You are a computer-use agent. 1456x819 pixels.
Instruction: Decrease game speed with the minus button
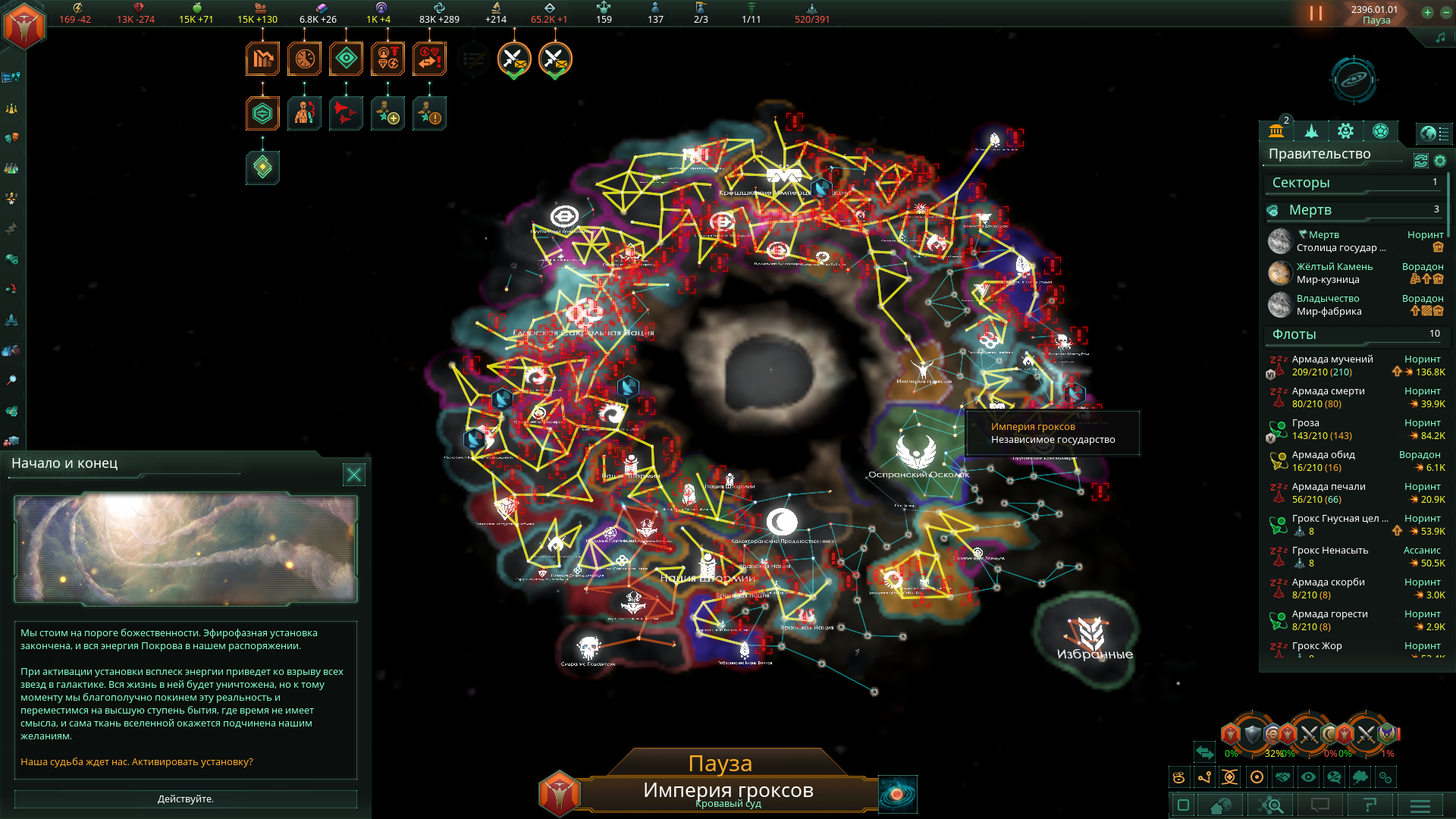coord(1445,12)
